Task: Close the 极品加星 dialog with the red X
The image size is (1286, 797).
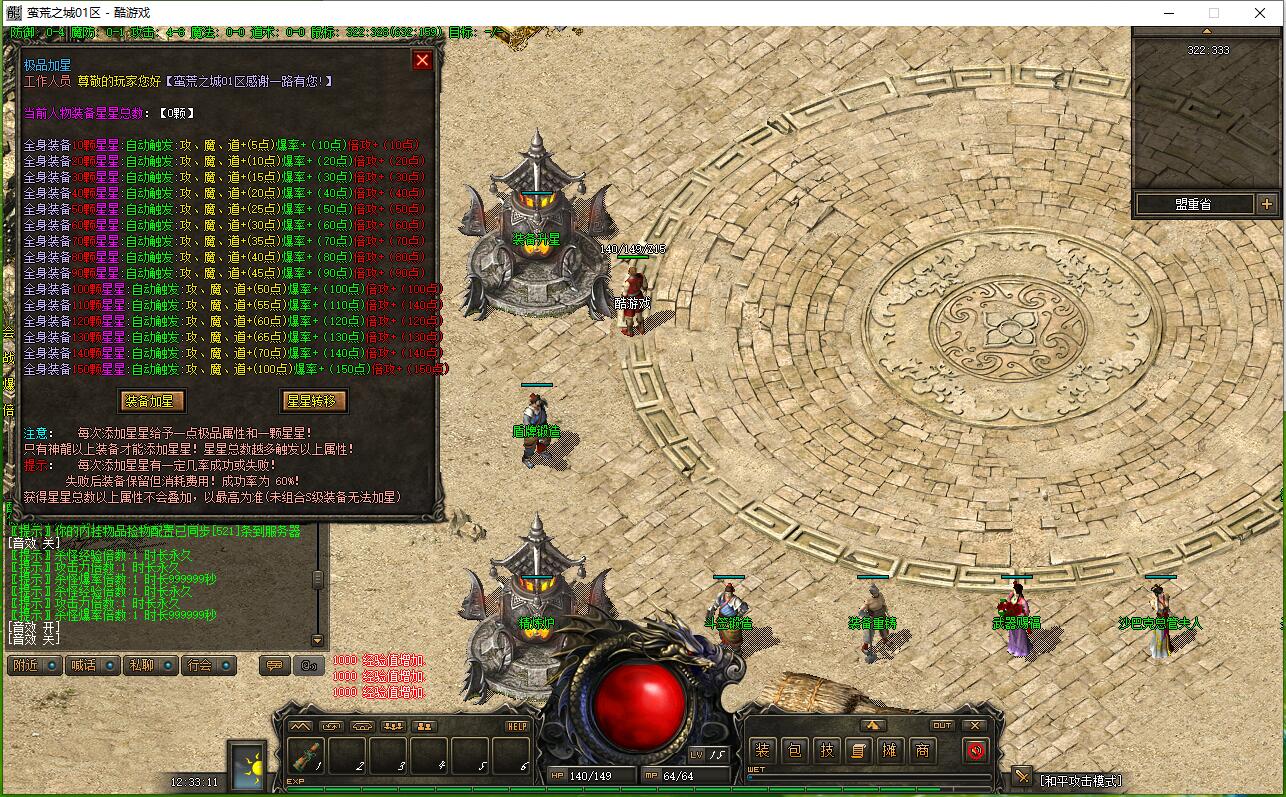Action: click(x=422, y=61)
